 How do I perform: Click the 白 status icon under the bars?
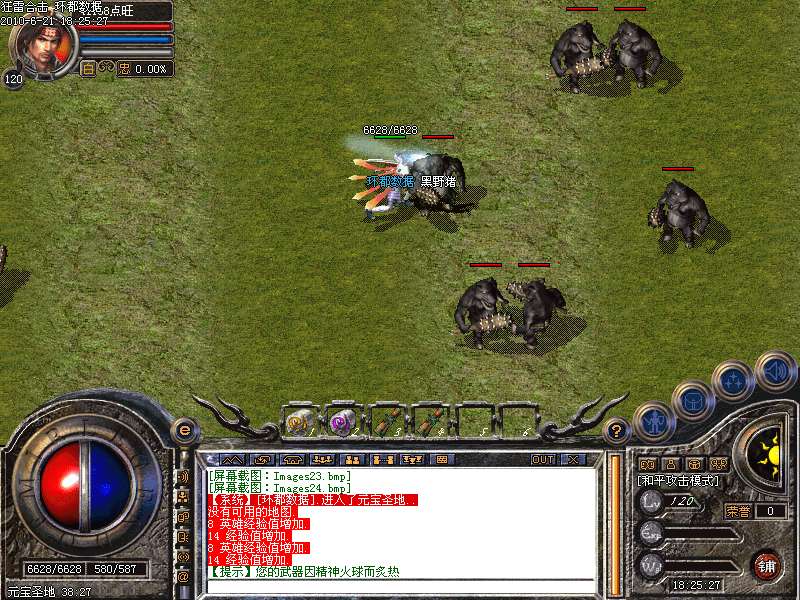pos(88,69)
